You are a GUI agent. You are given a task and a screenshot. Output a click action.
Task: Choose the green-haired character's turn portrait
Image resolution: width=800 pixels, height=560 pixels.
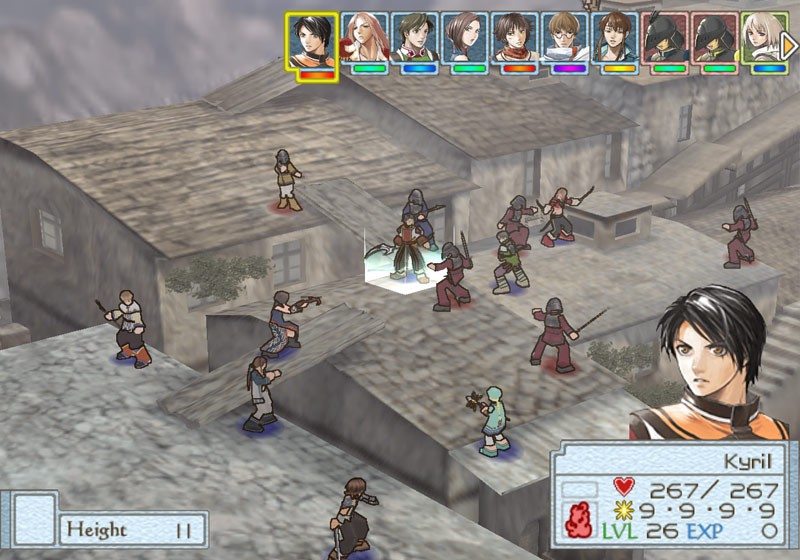414,38
